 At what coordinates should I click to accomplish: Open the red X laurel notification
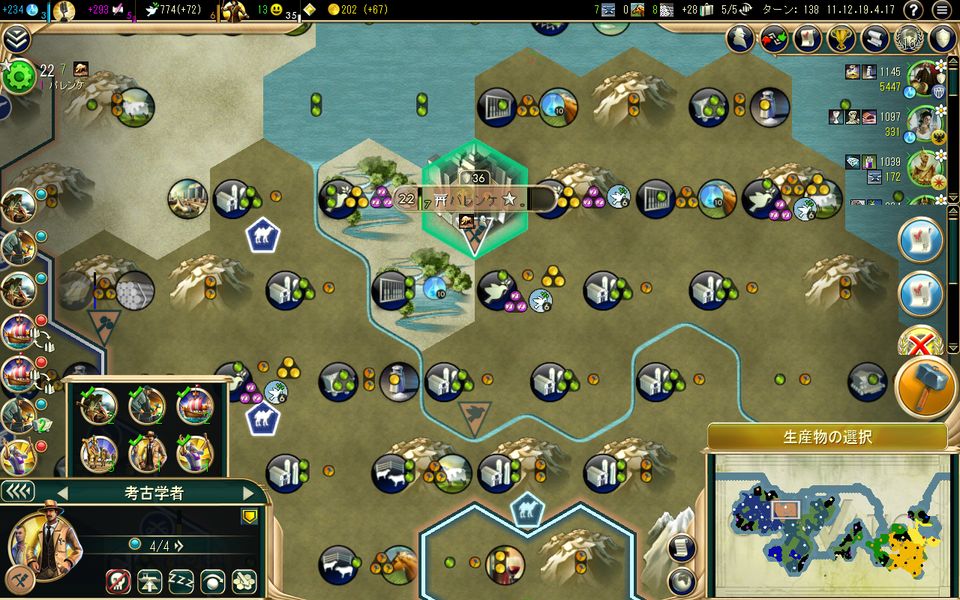[920, 342]
